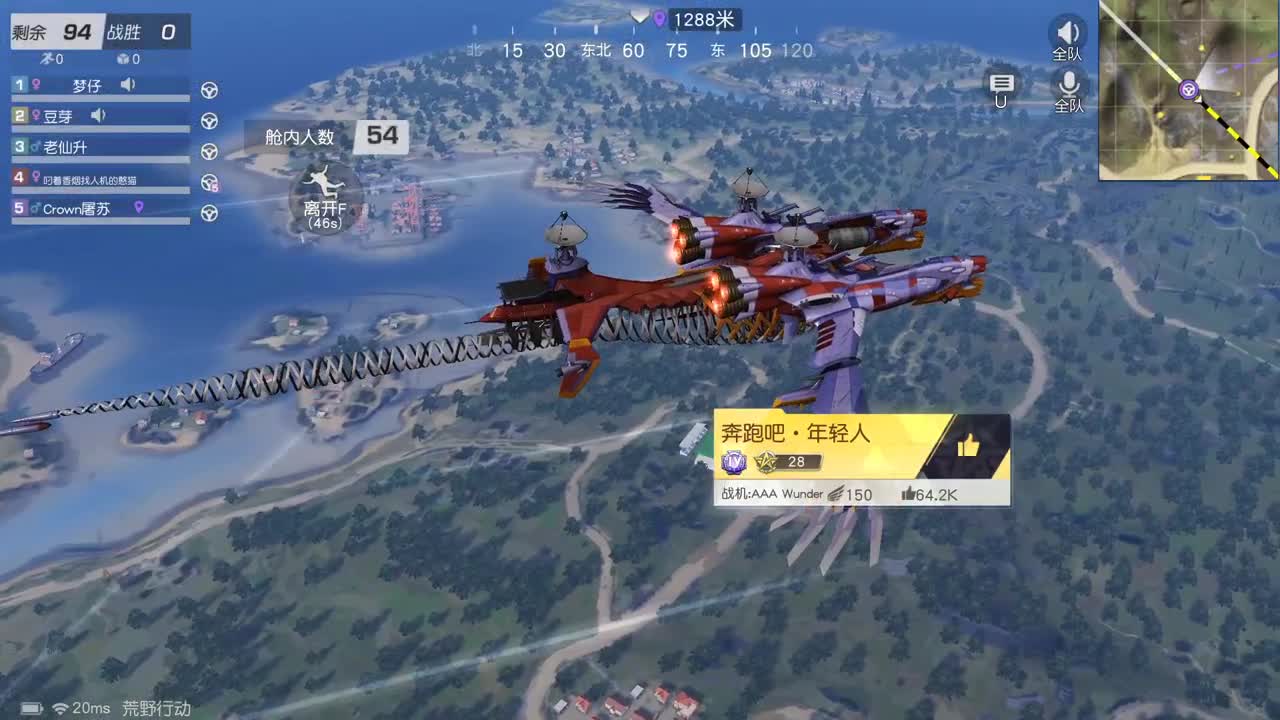
Task: Click the purple steering wheel marker on minimap
Action: pyautogui.click(x=1188, y=91)
